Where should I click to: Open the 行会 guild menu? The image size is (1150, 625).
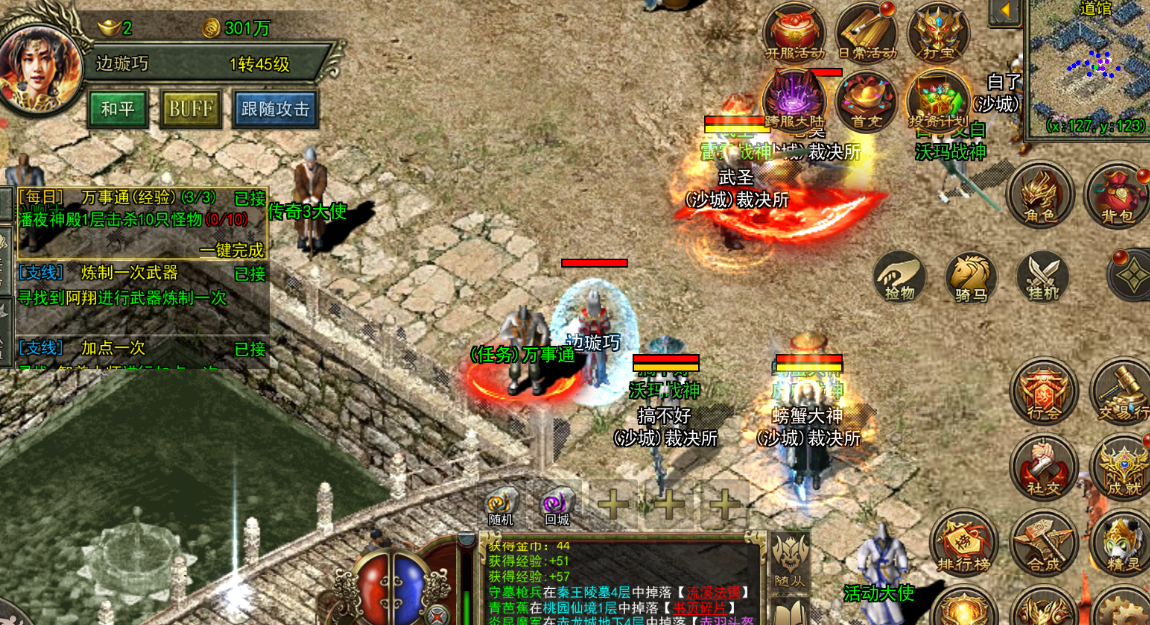click(x=1043, y=392)
